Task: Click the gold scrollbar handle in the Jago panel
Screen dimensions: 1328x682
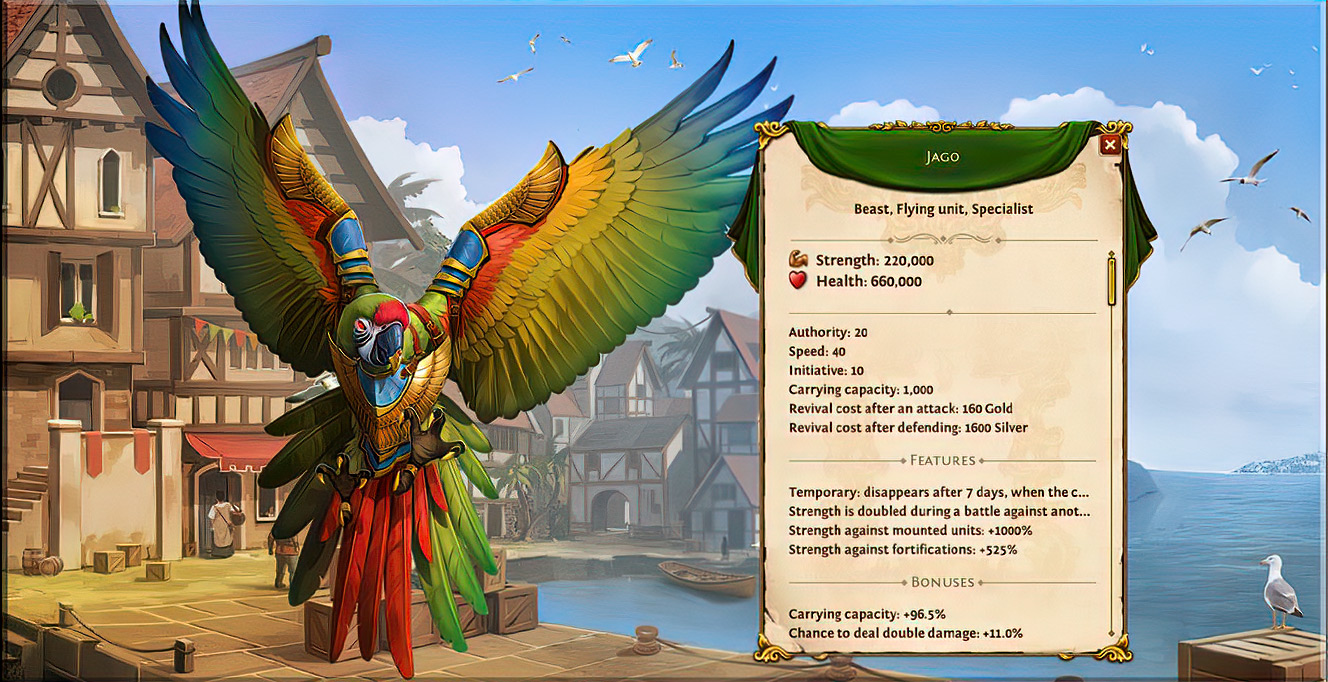Action: tap(1111, 280)
